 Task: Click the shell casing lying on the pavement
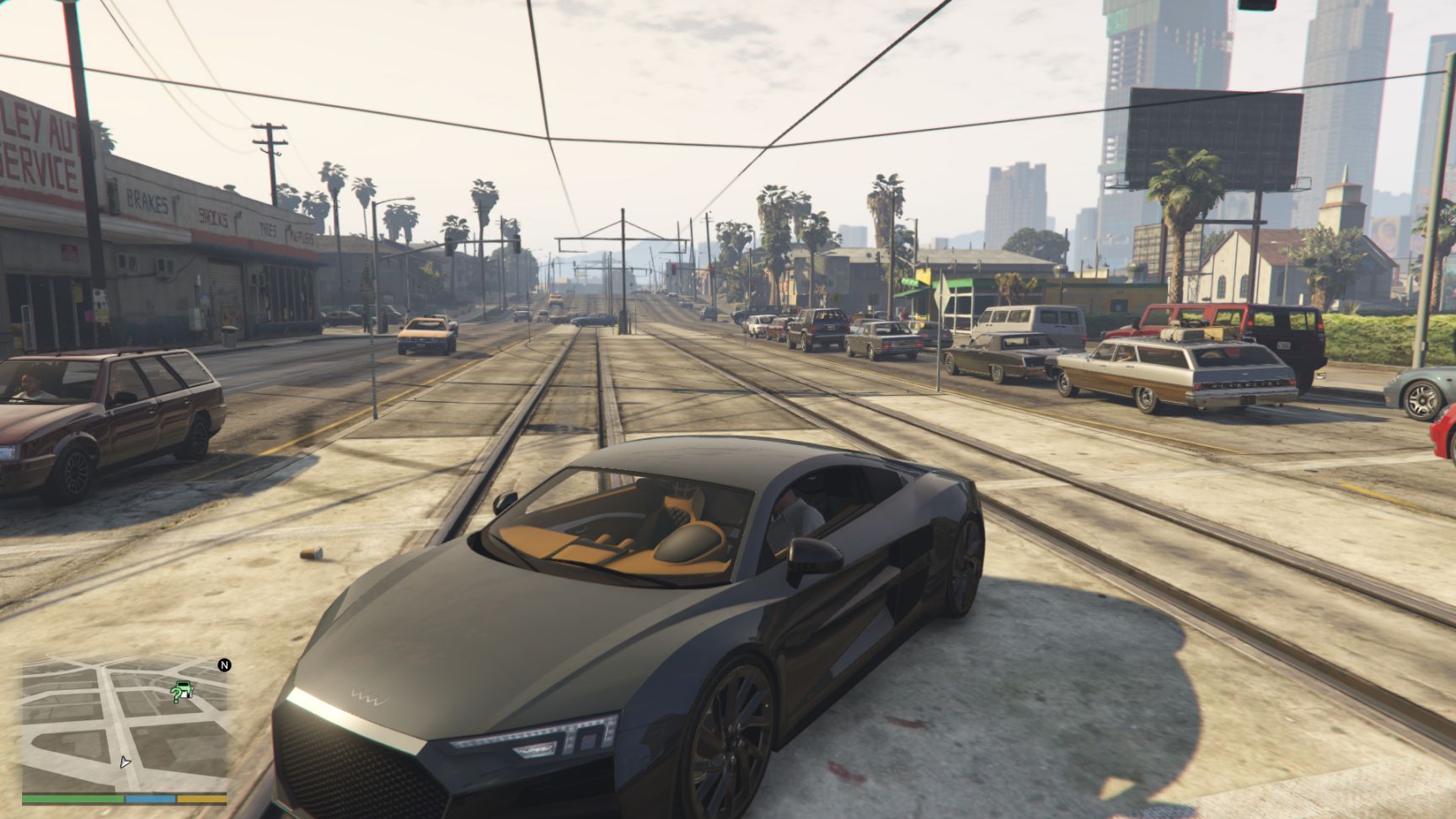click(312, 553)
